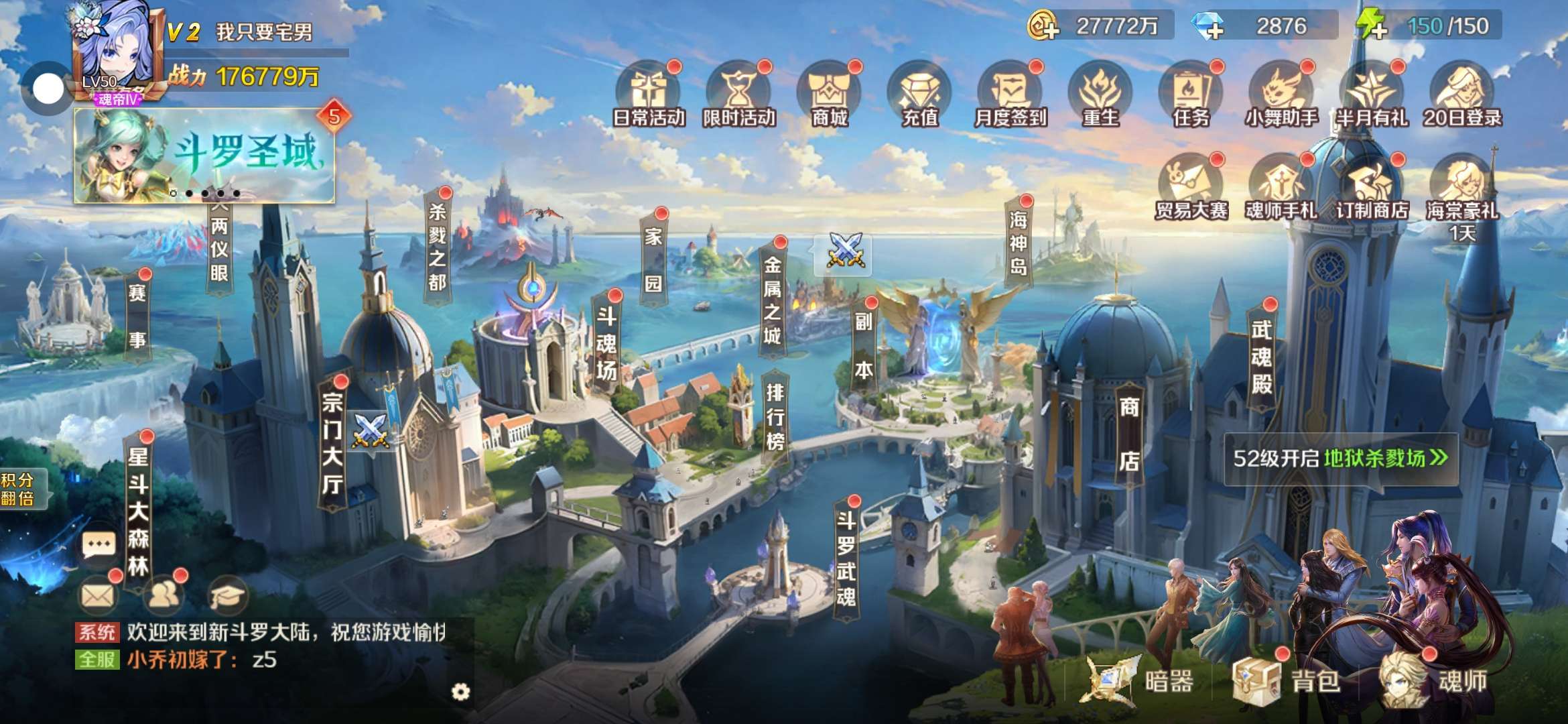
Task: Open chat settings gear icon
Action: click(x=460, y=692)
